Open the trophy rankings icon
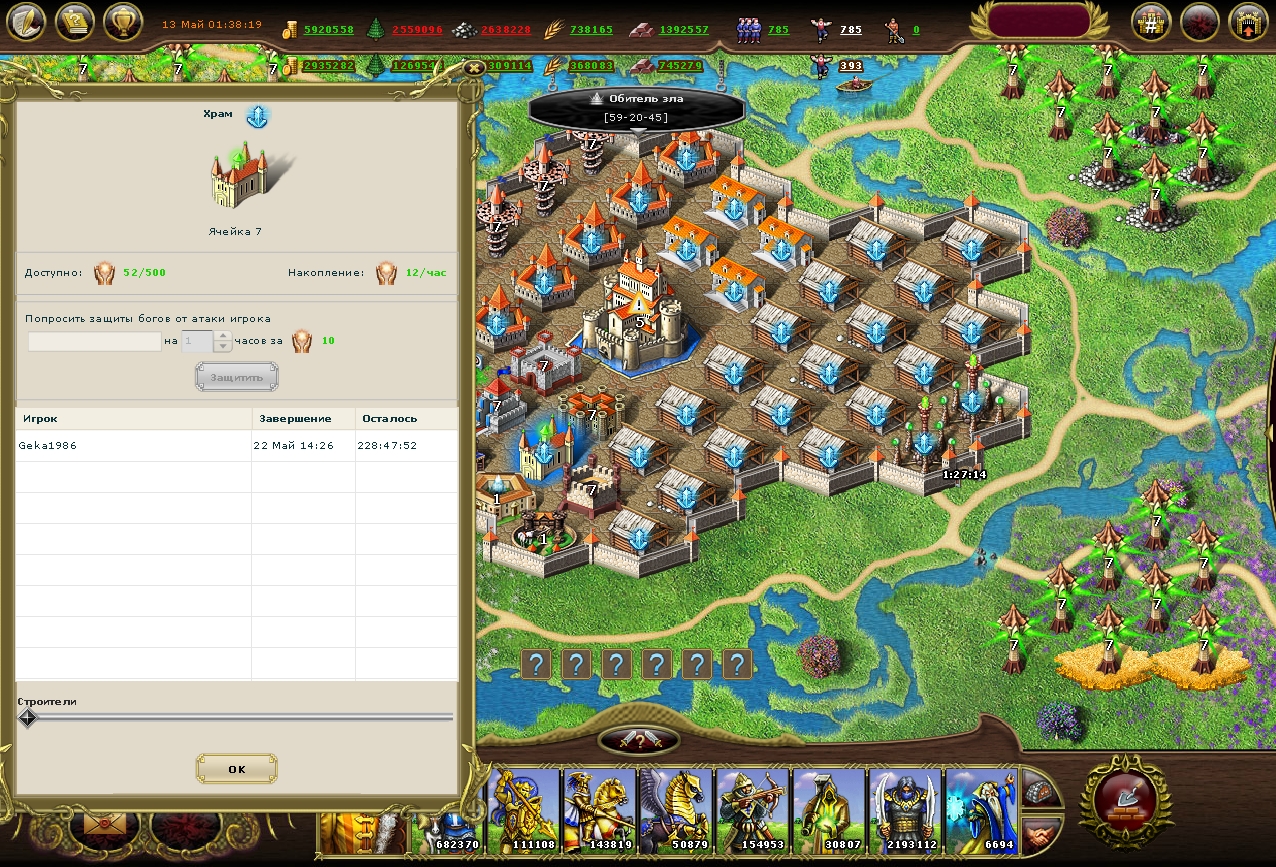 (x=124, y=22)
